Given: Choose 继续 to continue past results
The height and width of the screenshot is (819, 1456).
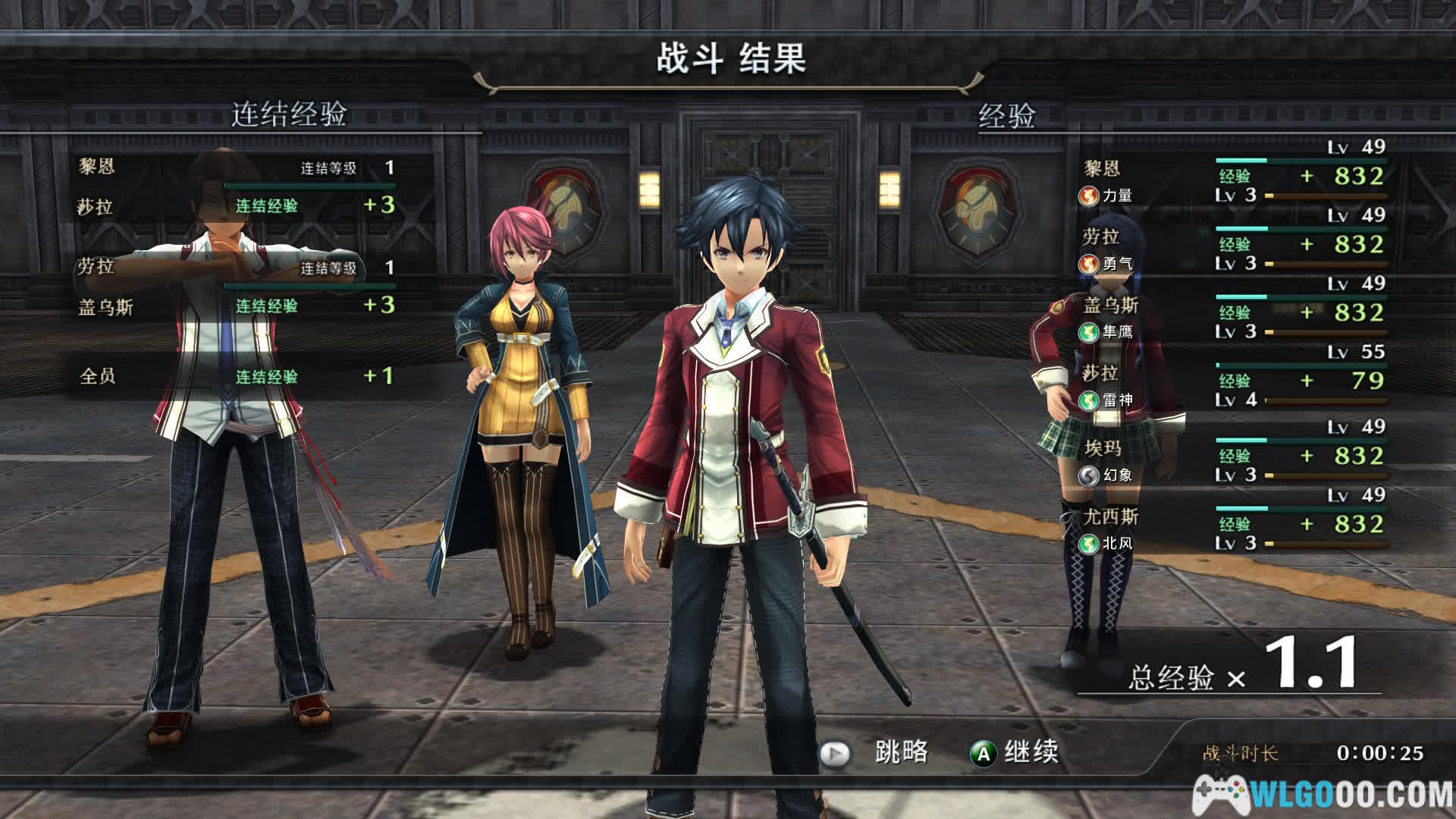Looking at the screenshot, I should coord(1015,752).
